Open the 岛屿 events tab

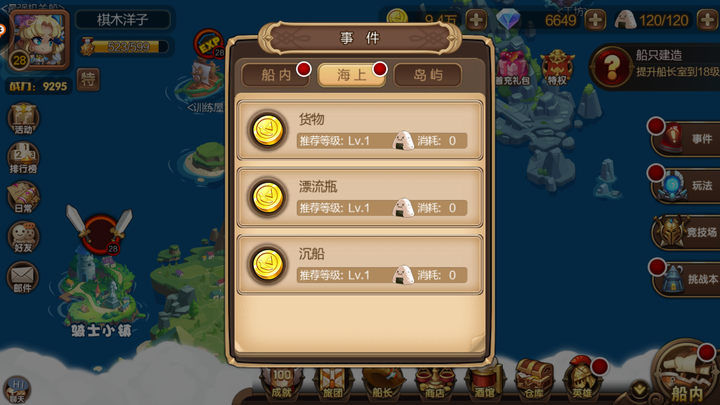tap(427, 75)
